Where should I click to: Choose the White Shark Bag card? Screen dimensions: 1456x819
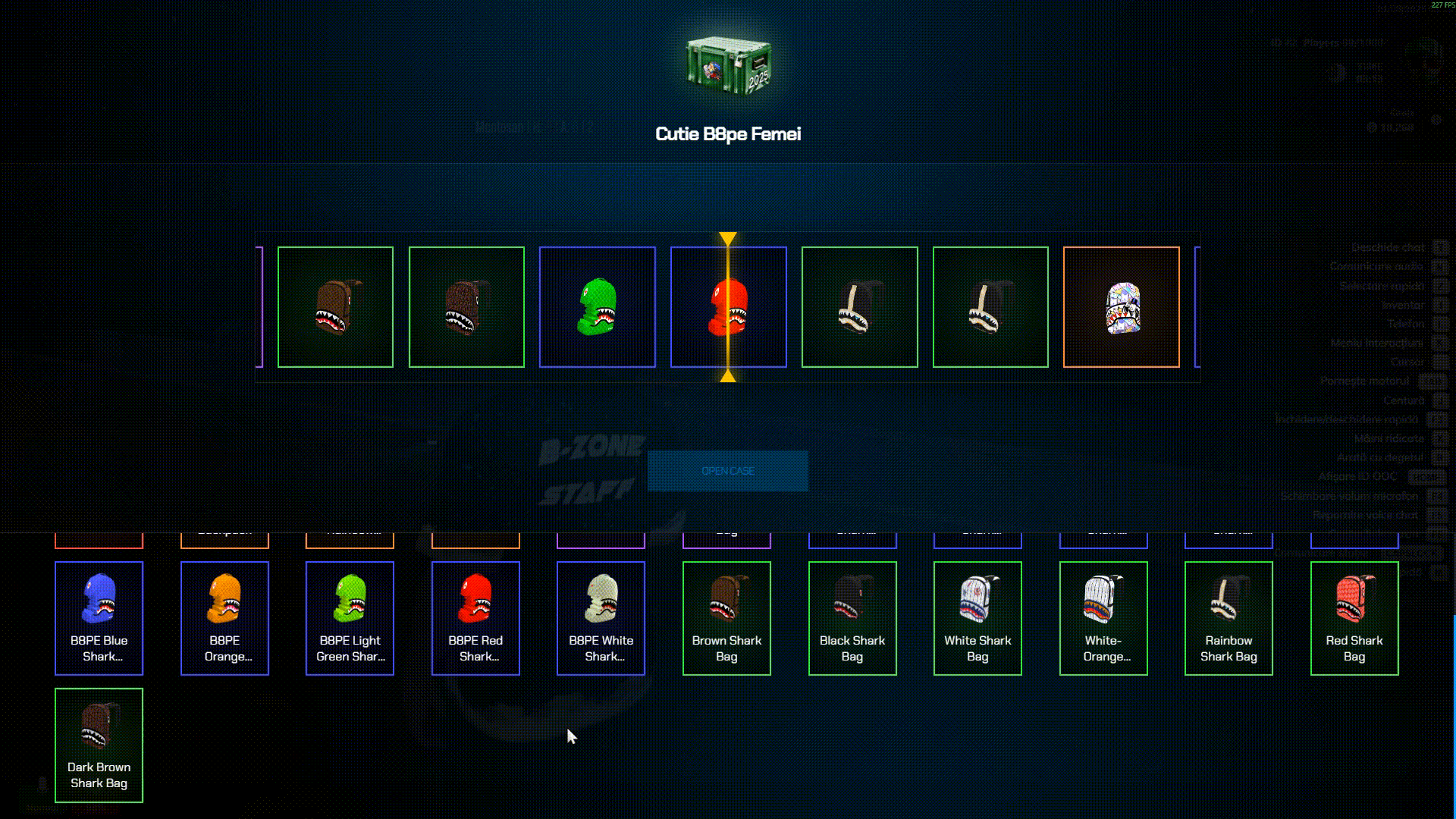(977, 618)
